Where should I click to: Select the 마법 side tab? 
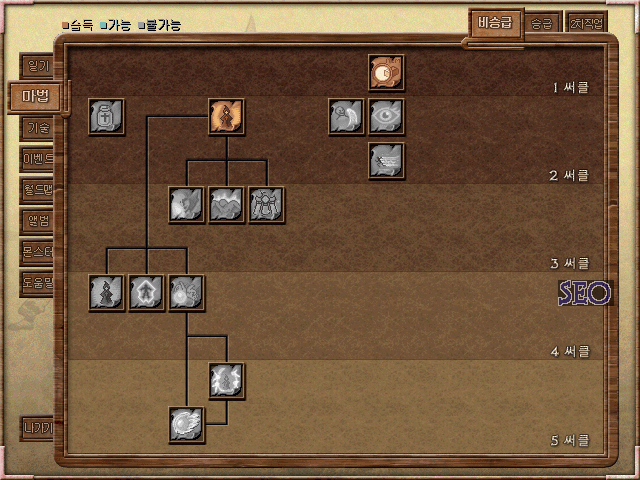click(x=36, y=97)
